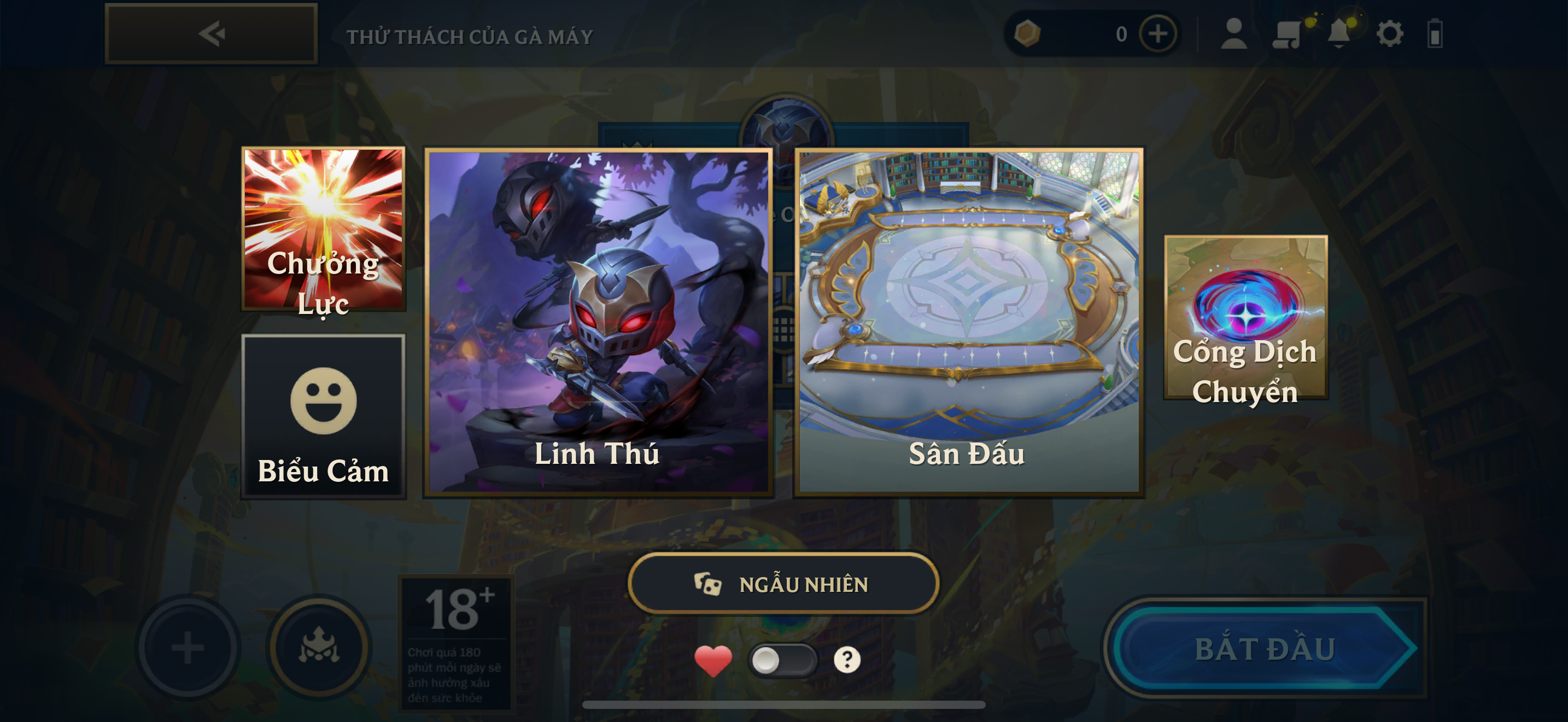Screen dimensions: 1568x722
Task: Open the Chưởng Lực customization tile
Action: pyautogui.click(x=323, y=230)
